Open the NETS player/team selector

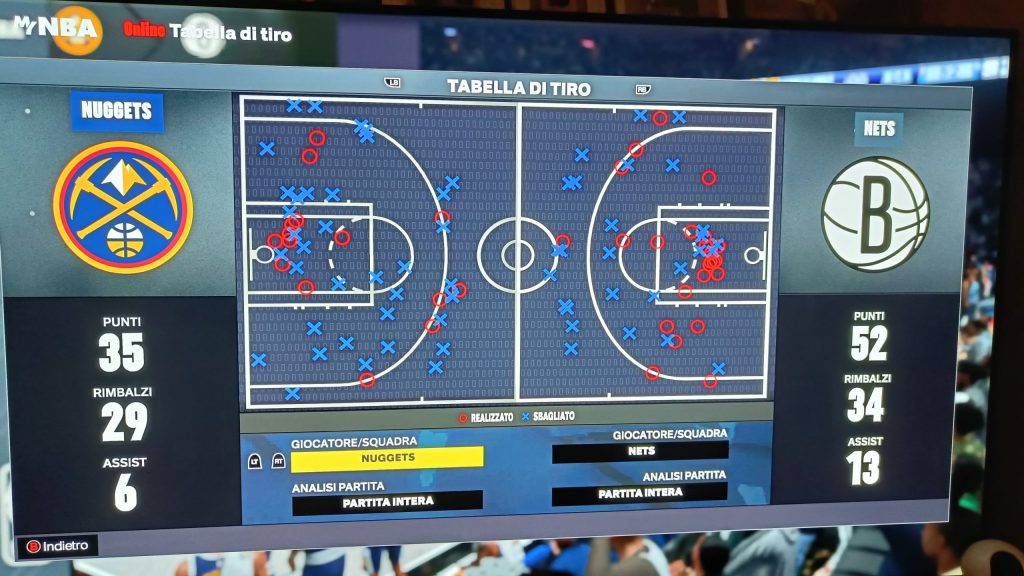click(639, 452)
